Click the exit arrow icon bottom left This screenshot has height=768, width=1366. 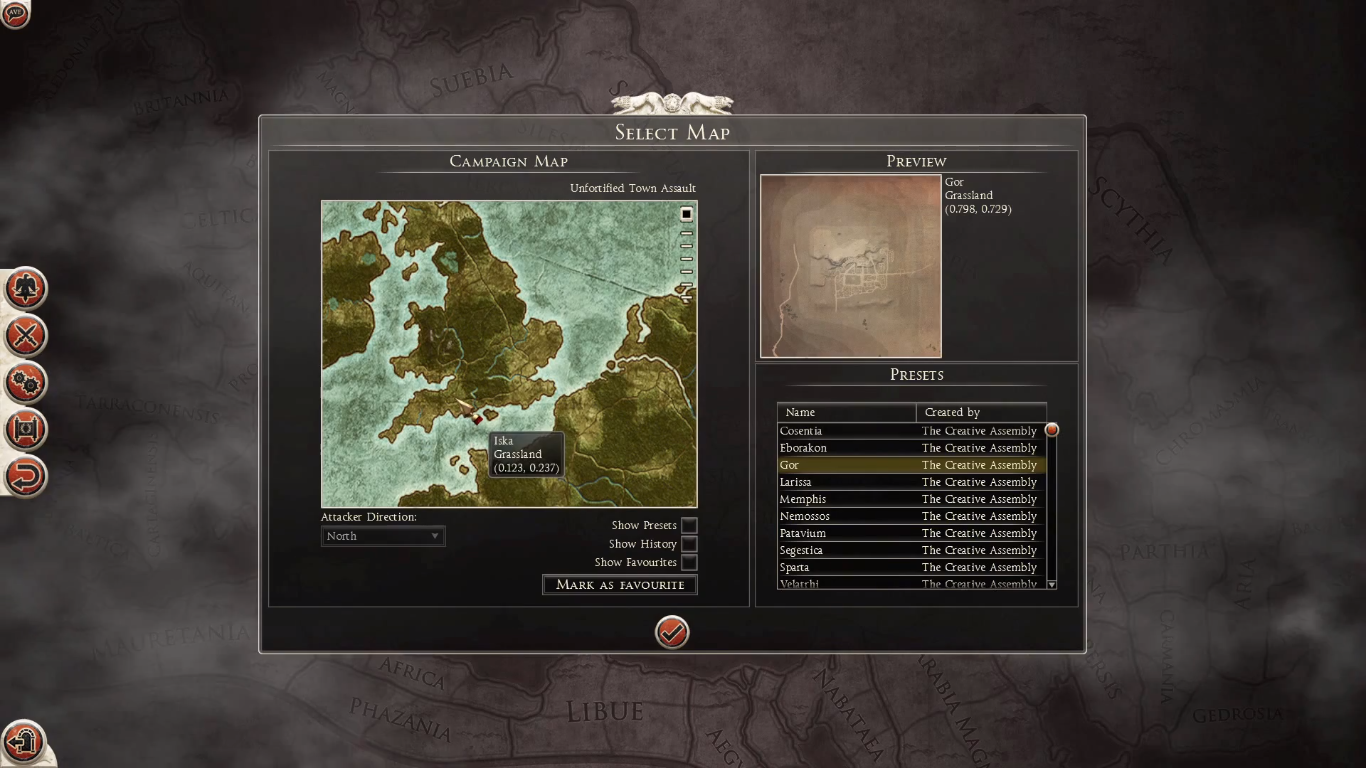pos(25,743)
